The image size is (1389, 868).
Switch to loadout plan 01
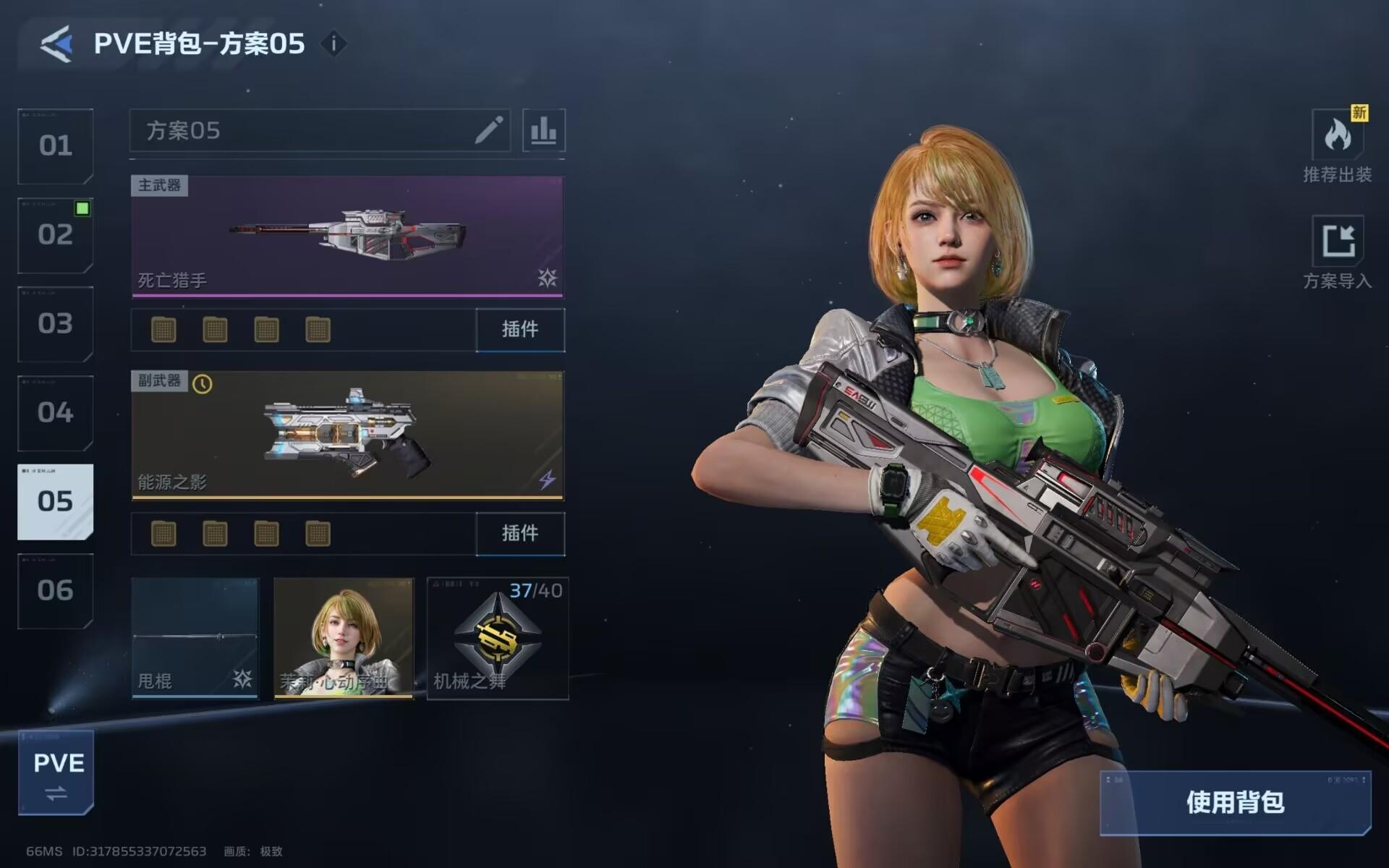click(x=56, y=146)
